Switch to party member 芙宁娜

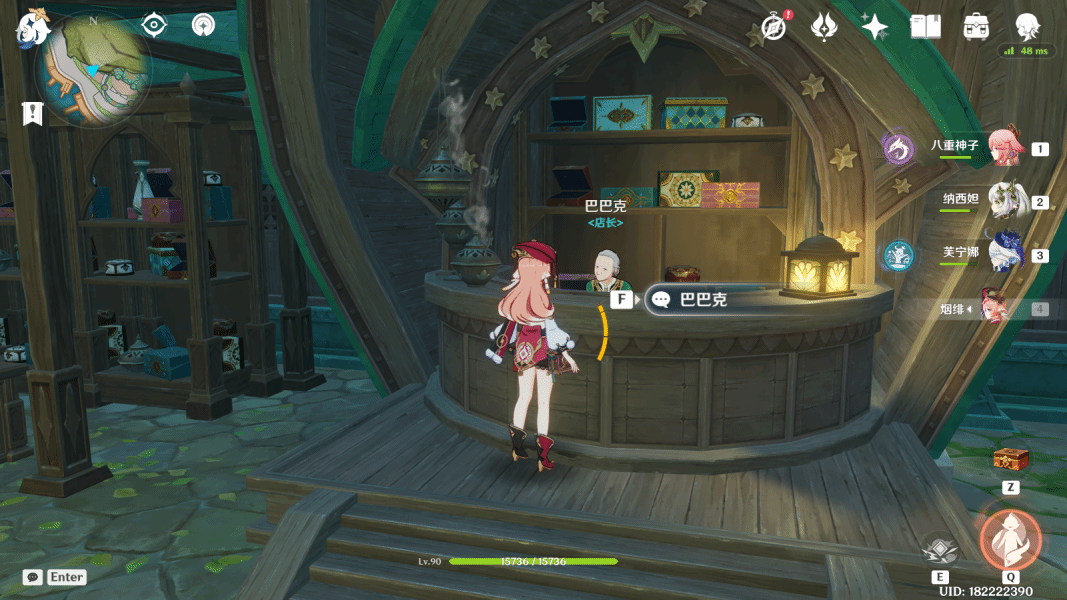[x=1004, y=253]
